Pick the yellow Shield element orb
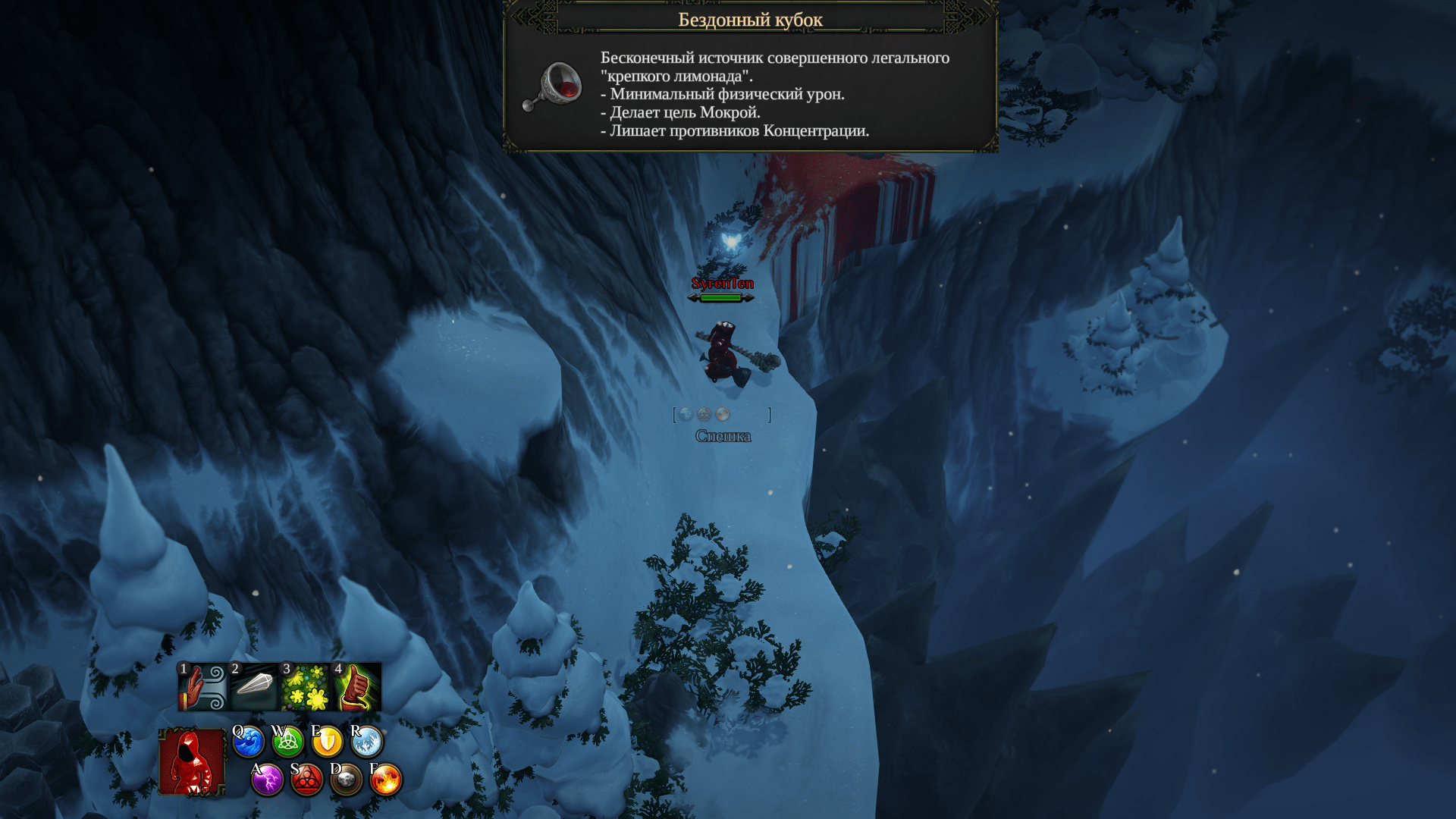The height and width of the screenshot is (819, 1456). tap(327, 742)
